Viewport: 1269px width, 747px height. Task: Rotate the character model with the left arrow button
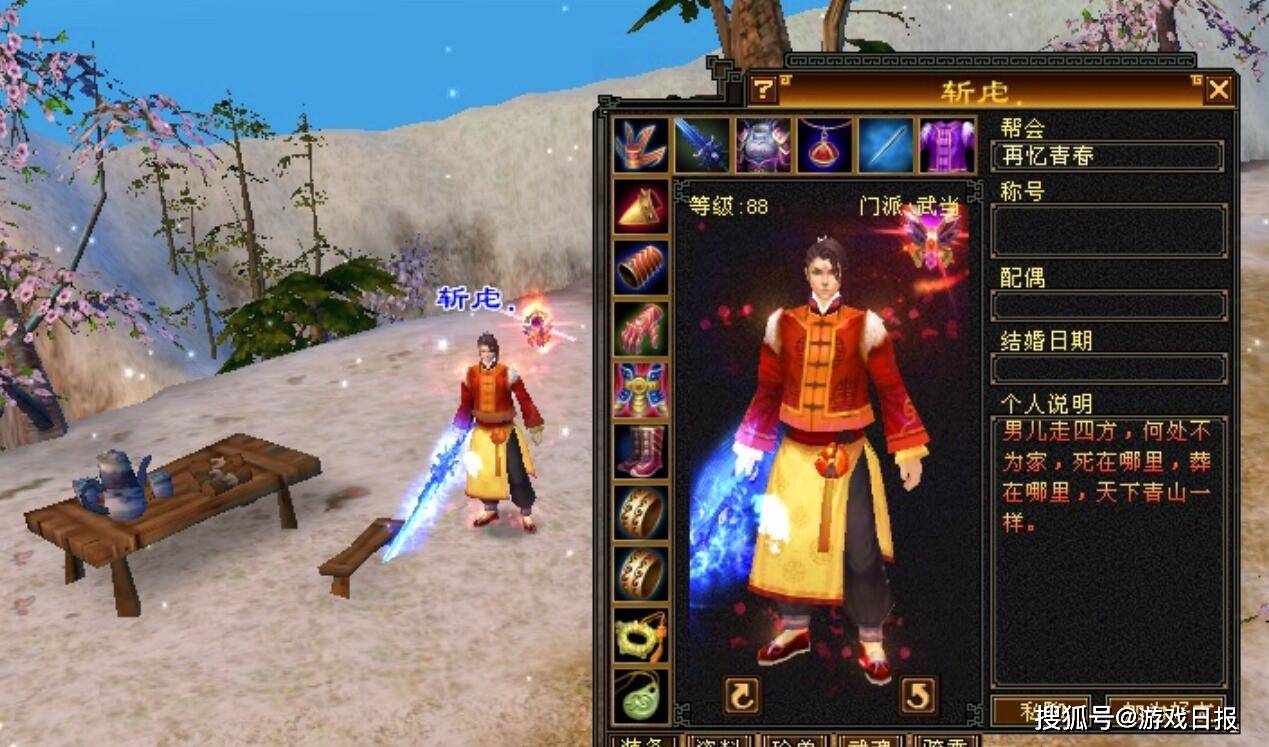[741, 694]
